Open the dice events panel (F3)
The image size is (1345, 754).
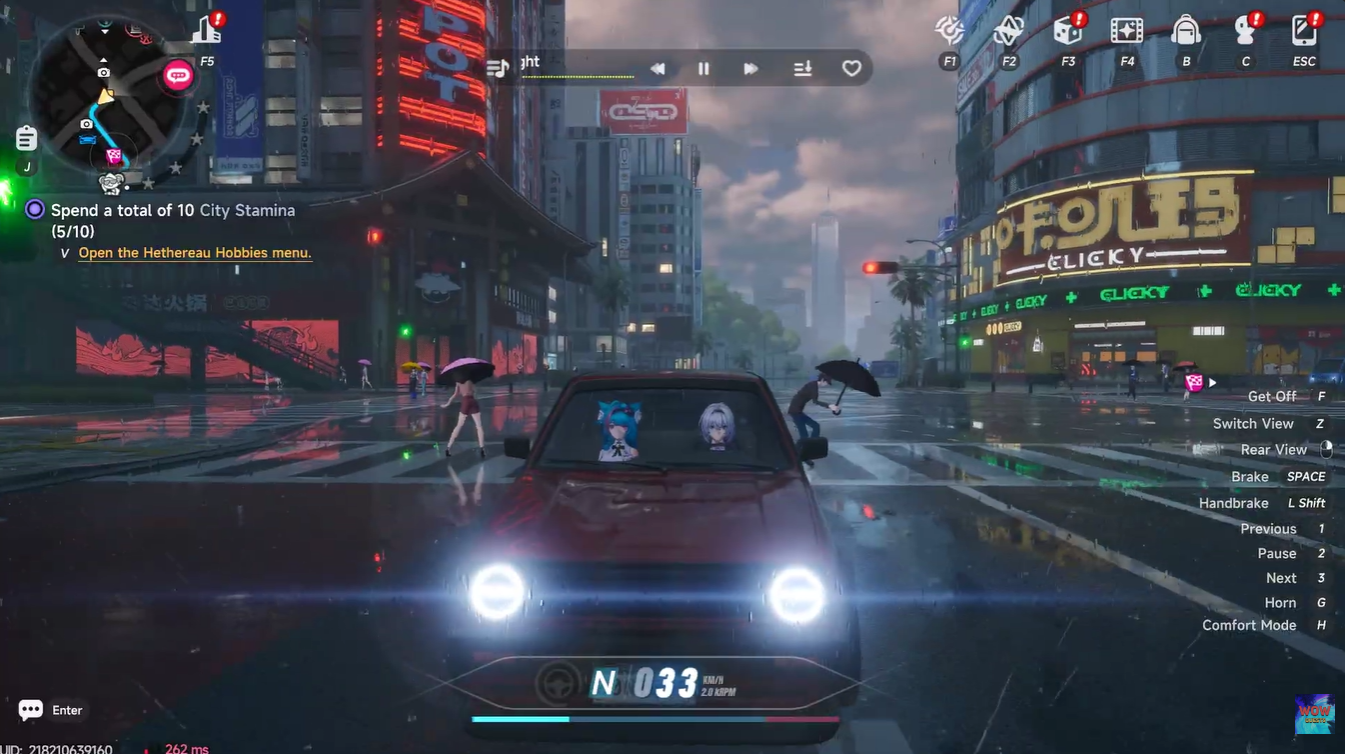click(x=1067, y=32)
